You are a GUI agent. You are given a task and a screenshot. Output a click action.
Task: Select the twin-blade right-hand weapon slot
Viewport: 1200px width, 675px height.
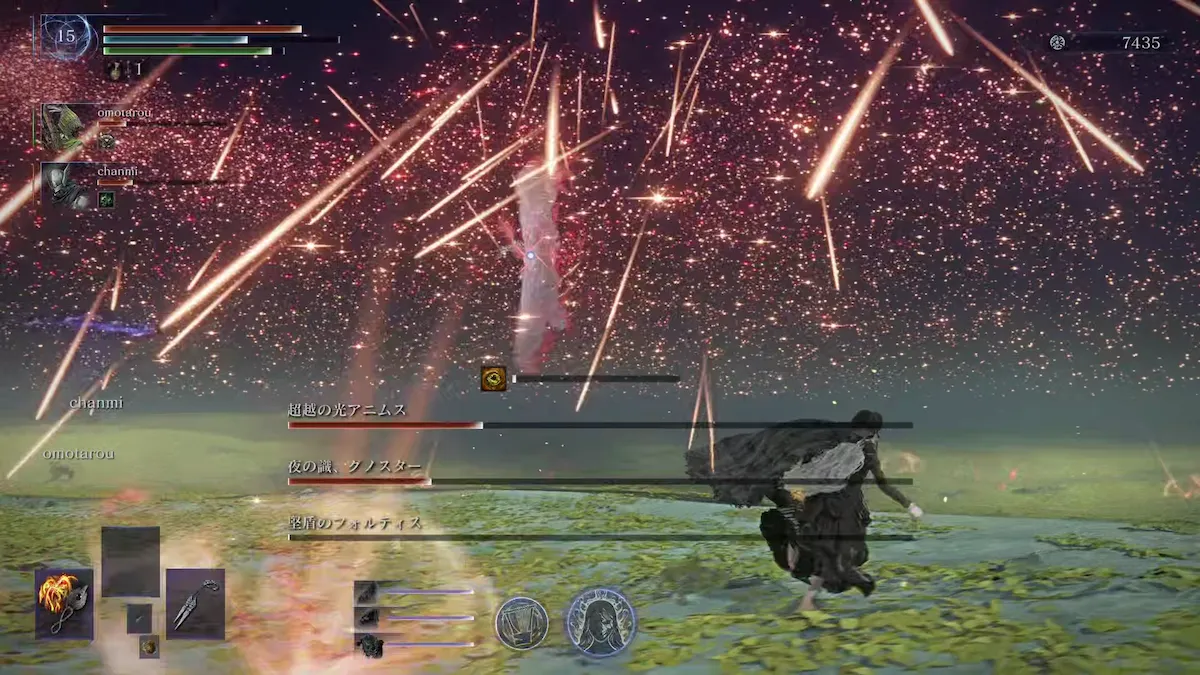tap(195, 603)
